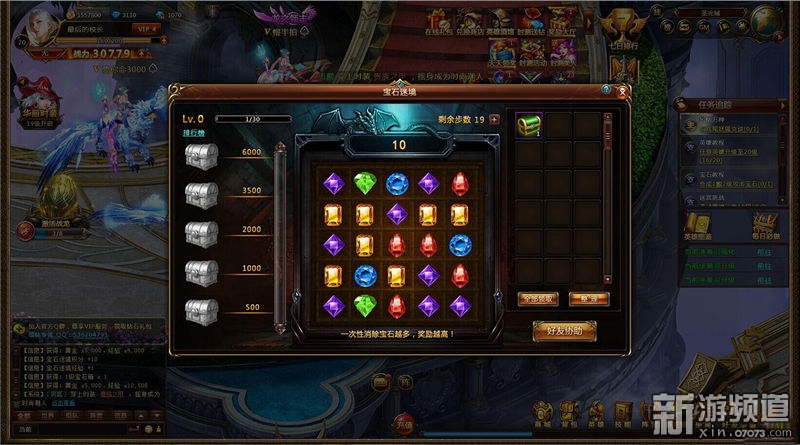800x445 pixels.
Task: Add remaining steps with plus button
Action: [x=494, y=120]
